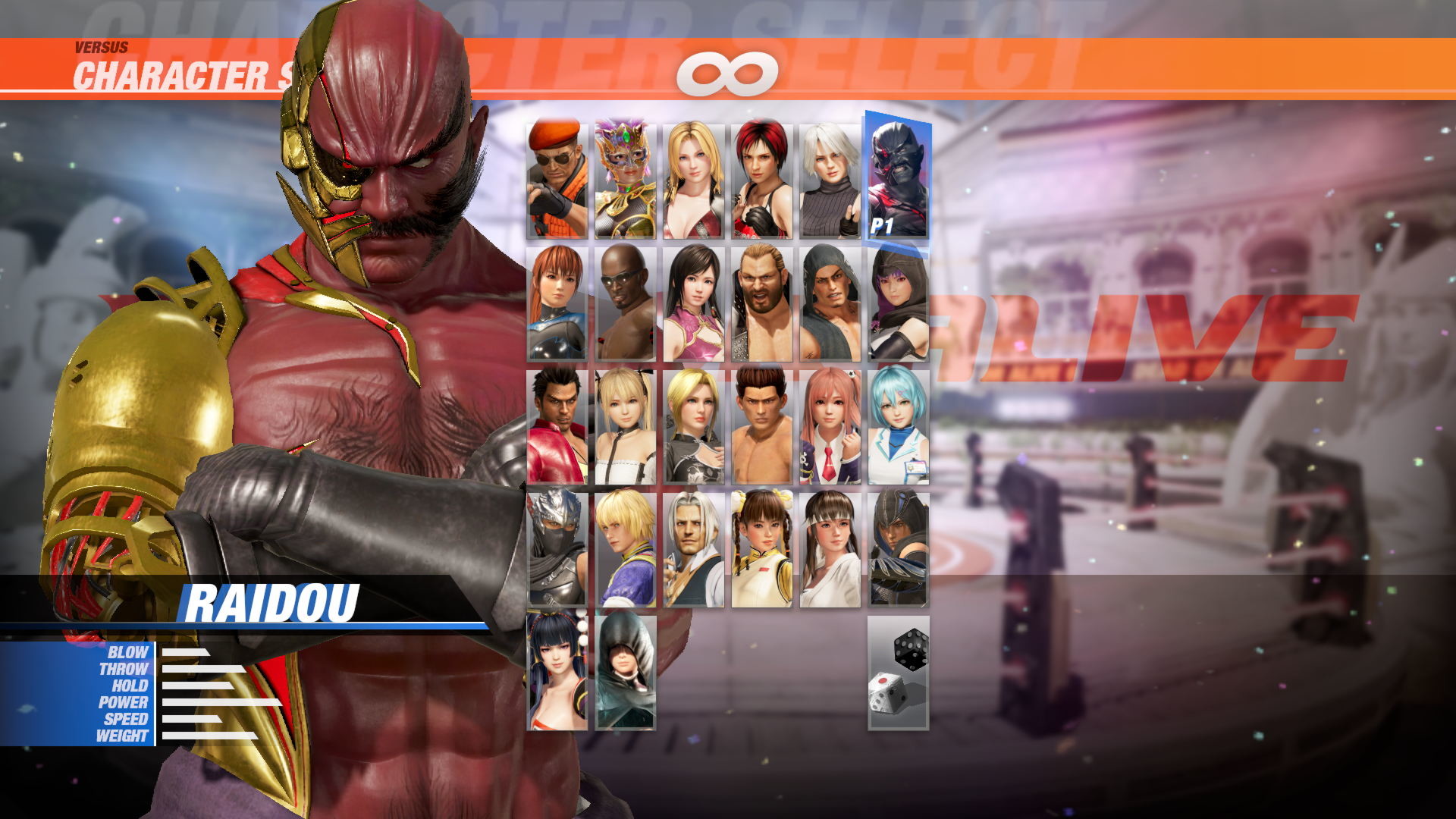Select Honoka's character portrait
Screen dimensions: 1456x819
coord(830,425)
